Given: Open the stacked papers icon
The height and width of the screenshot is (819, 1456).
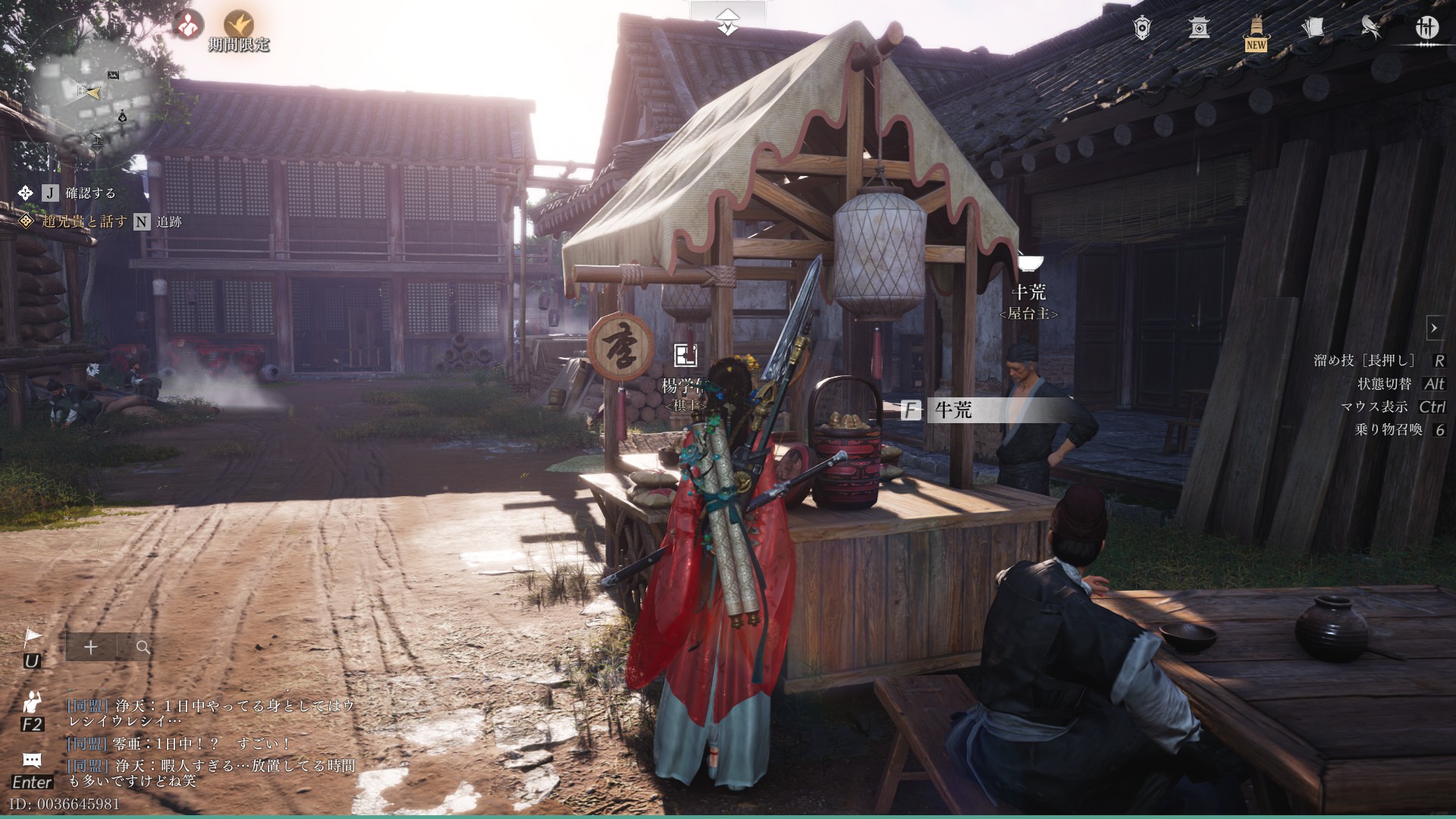Looking at the screenshot, I should pos(1313,28).
